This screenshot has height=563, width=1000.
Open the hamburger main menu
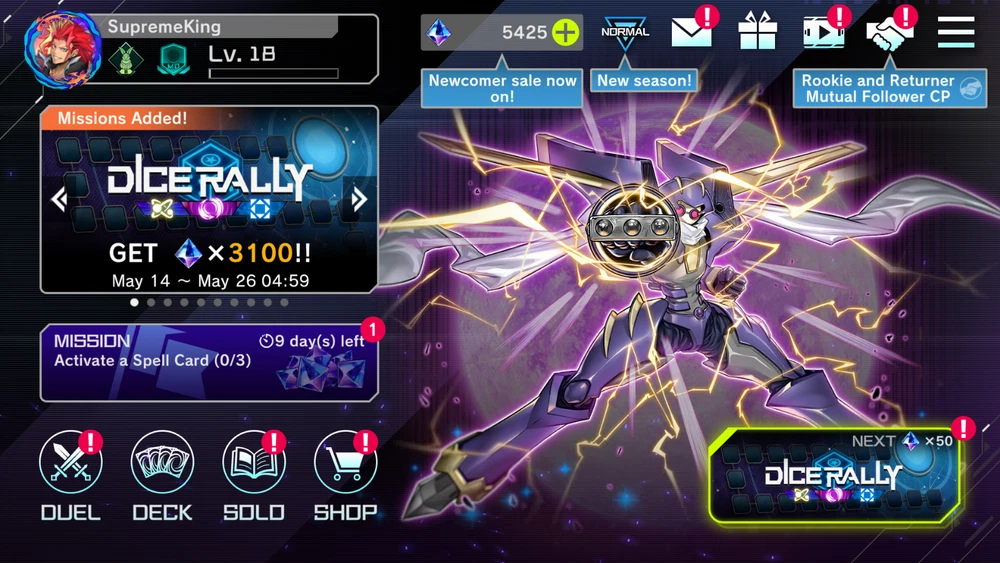pos(956,32)
